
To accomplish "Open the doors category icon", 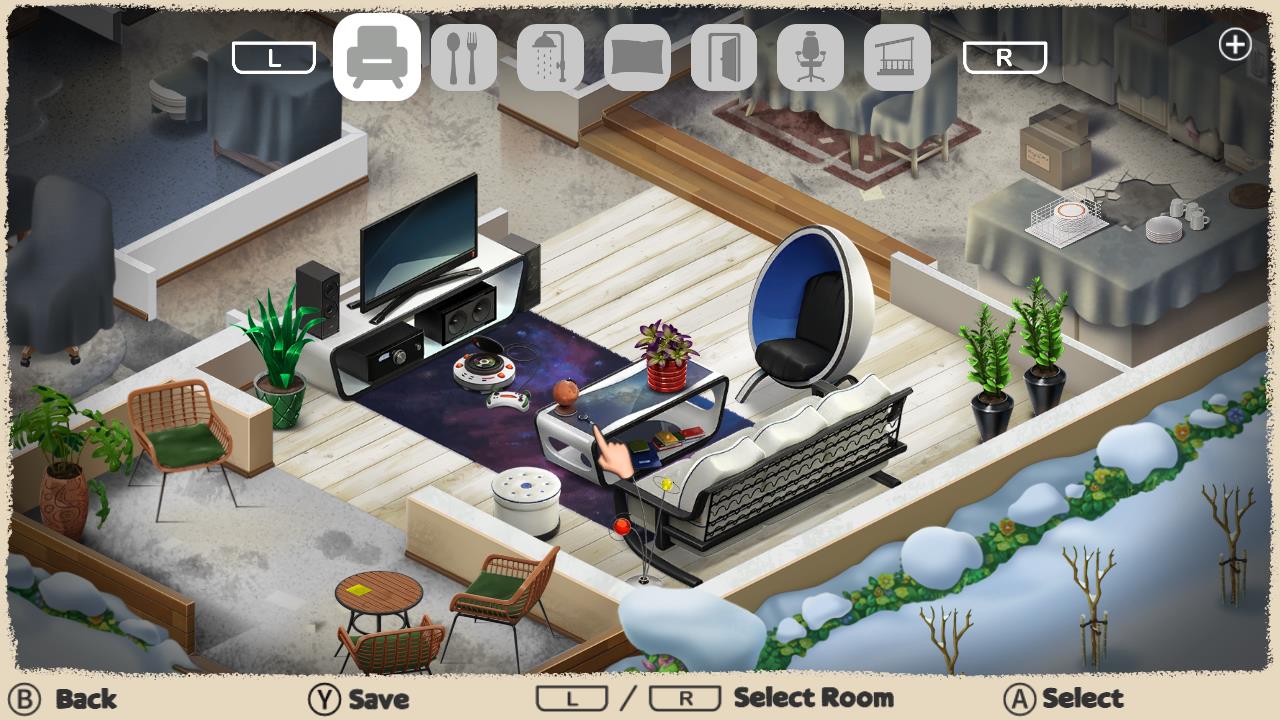I will [723, 57].
